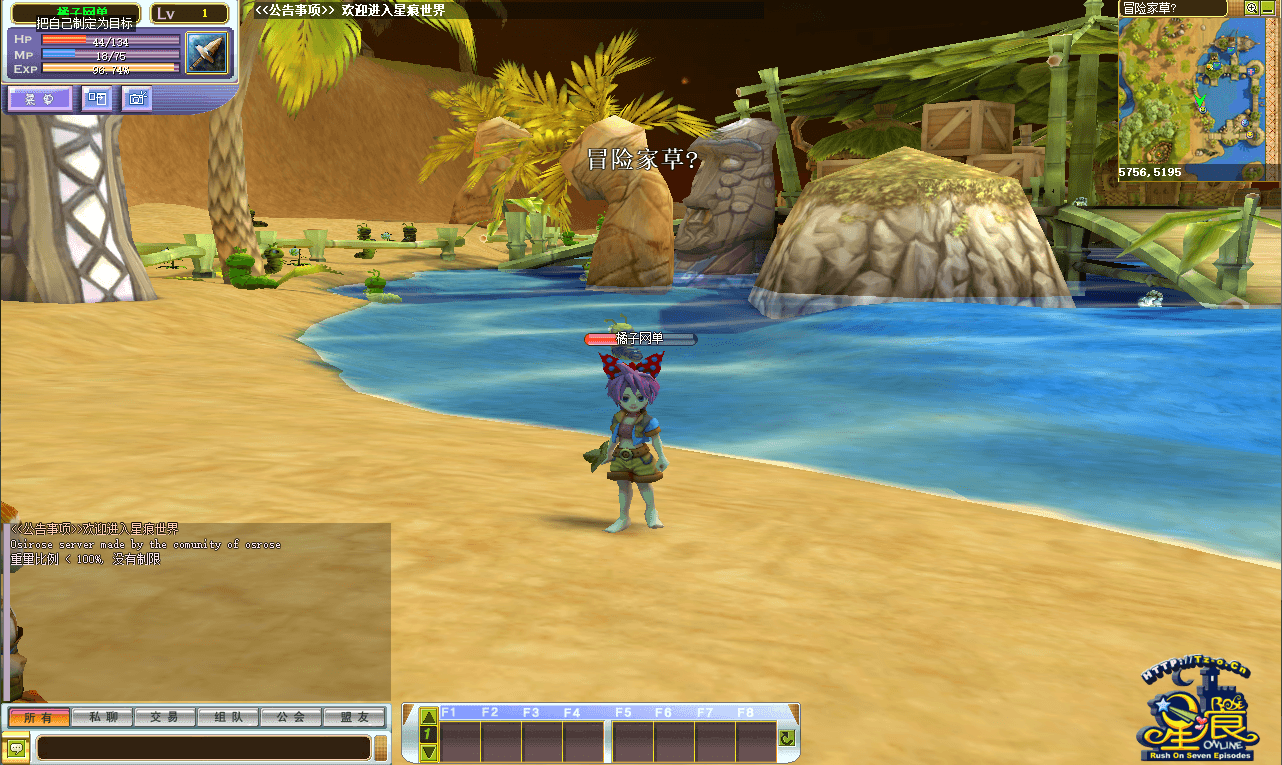Screen dimensions: 1282x765
Task: Take a screenshot with the camera icon
Action: click(137, 98)
